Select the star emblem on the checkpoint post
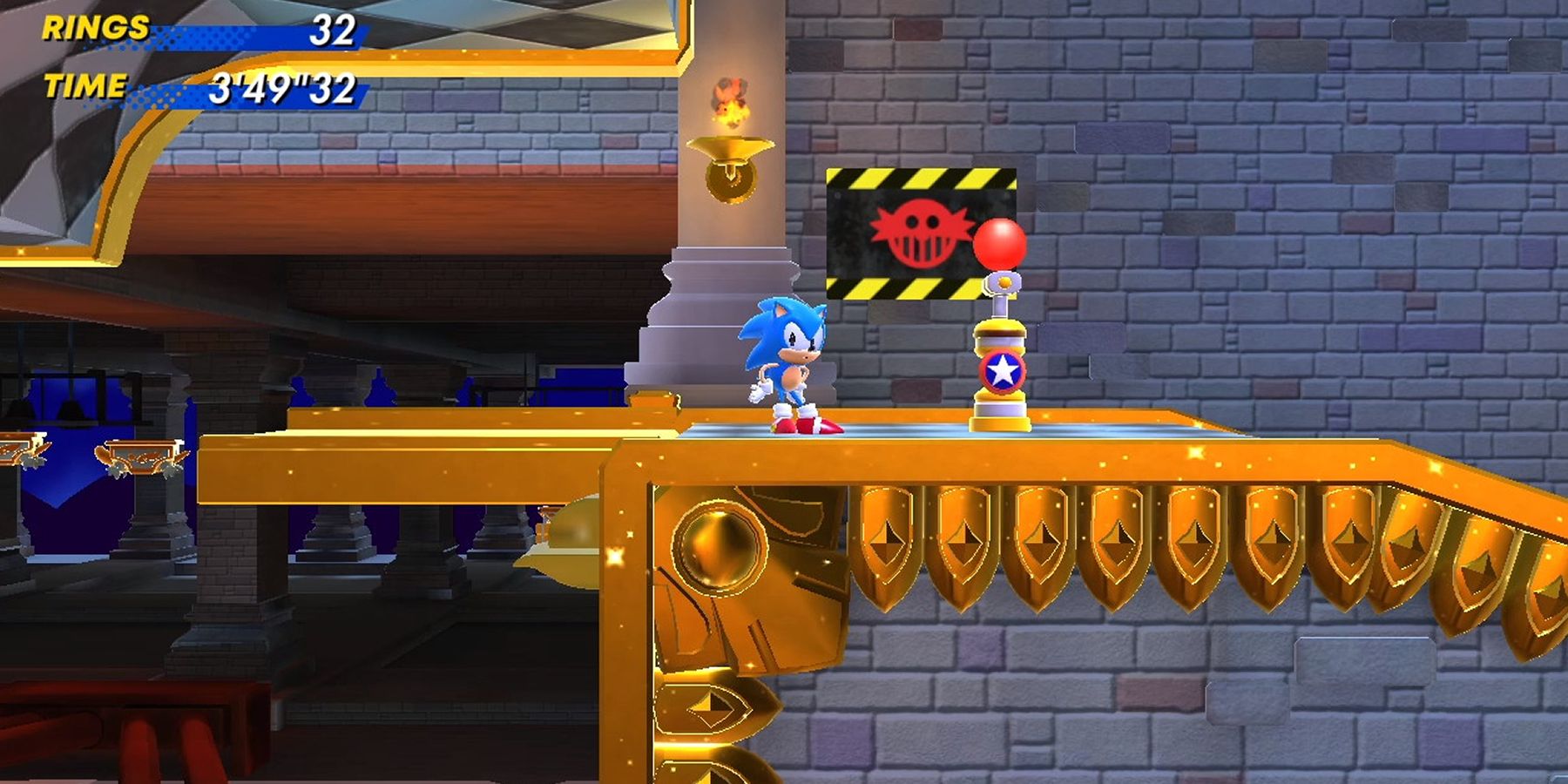Screen dimensions: 1568x784 [x=1004, y=372]
